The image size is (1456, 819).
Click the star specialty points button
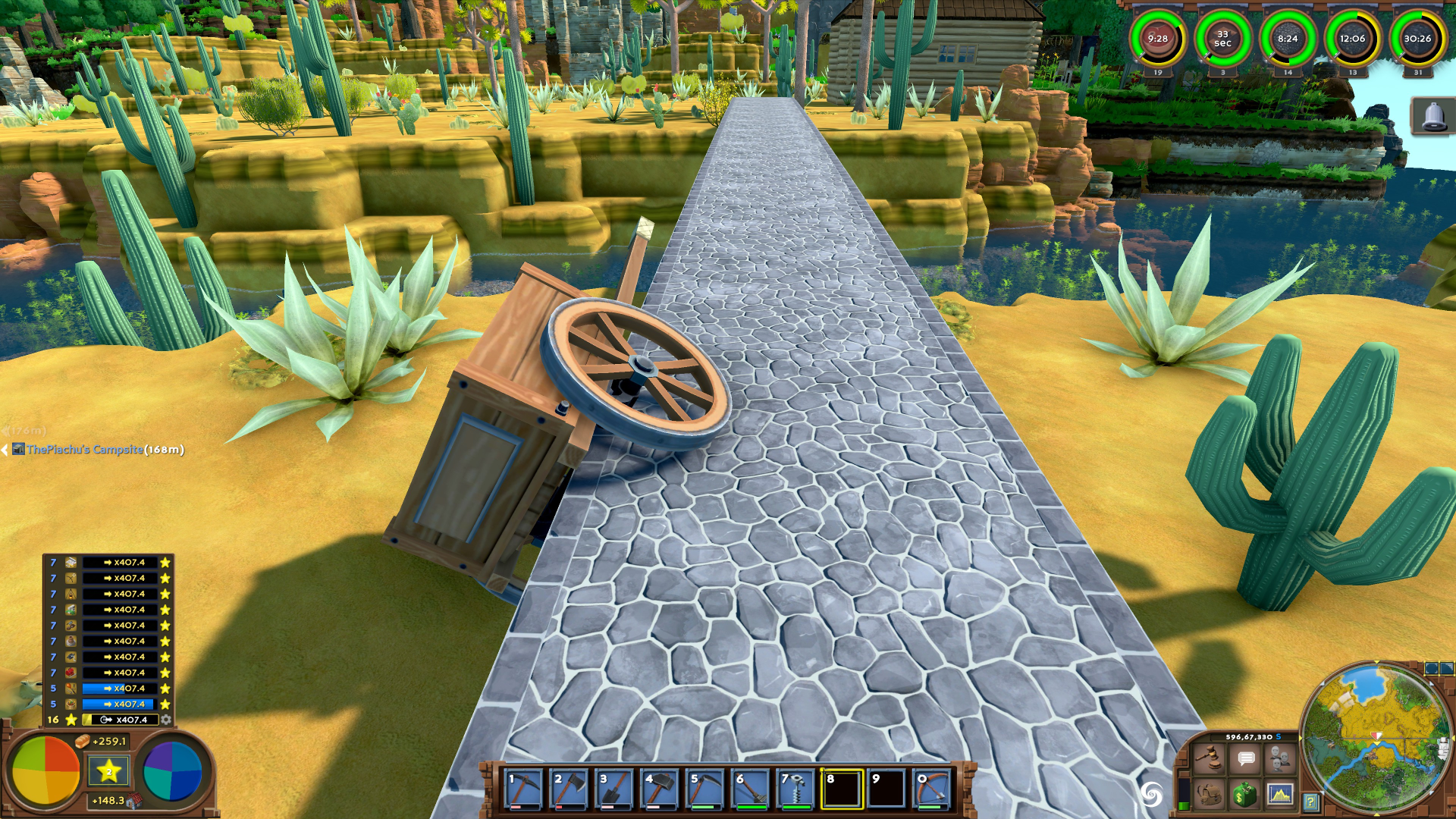[x=109, y=771]
